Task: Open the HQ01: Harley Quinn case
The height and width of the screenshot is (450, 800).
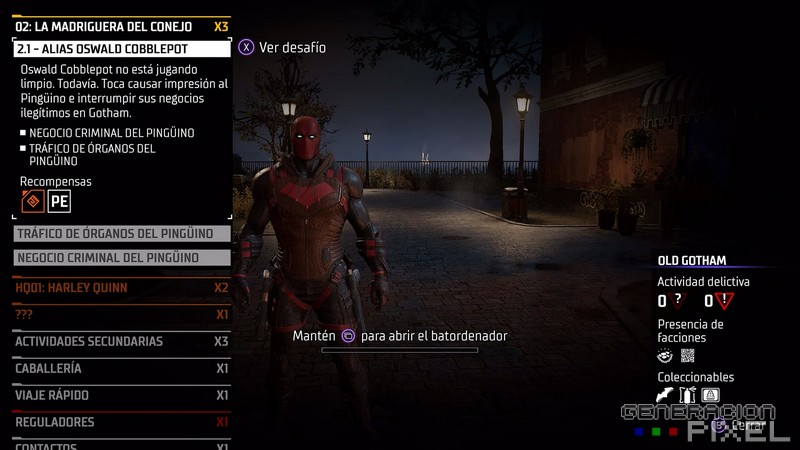Action: point(121,288)
